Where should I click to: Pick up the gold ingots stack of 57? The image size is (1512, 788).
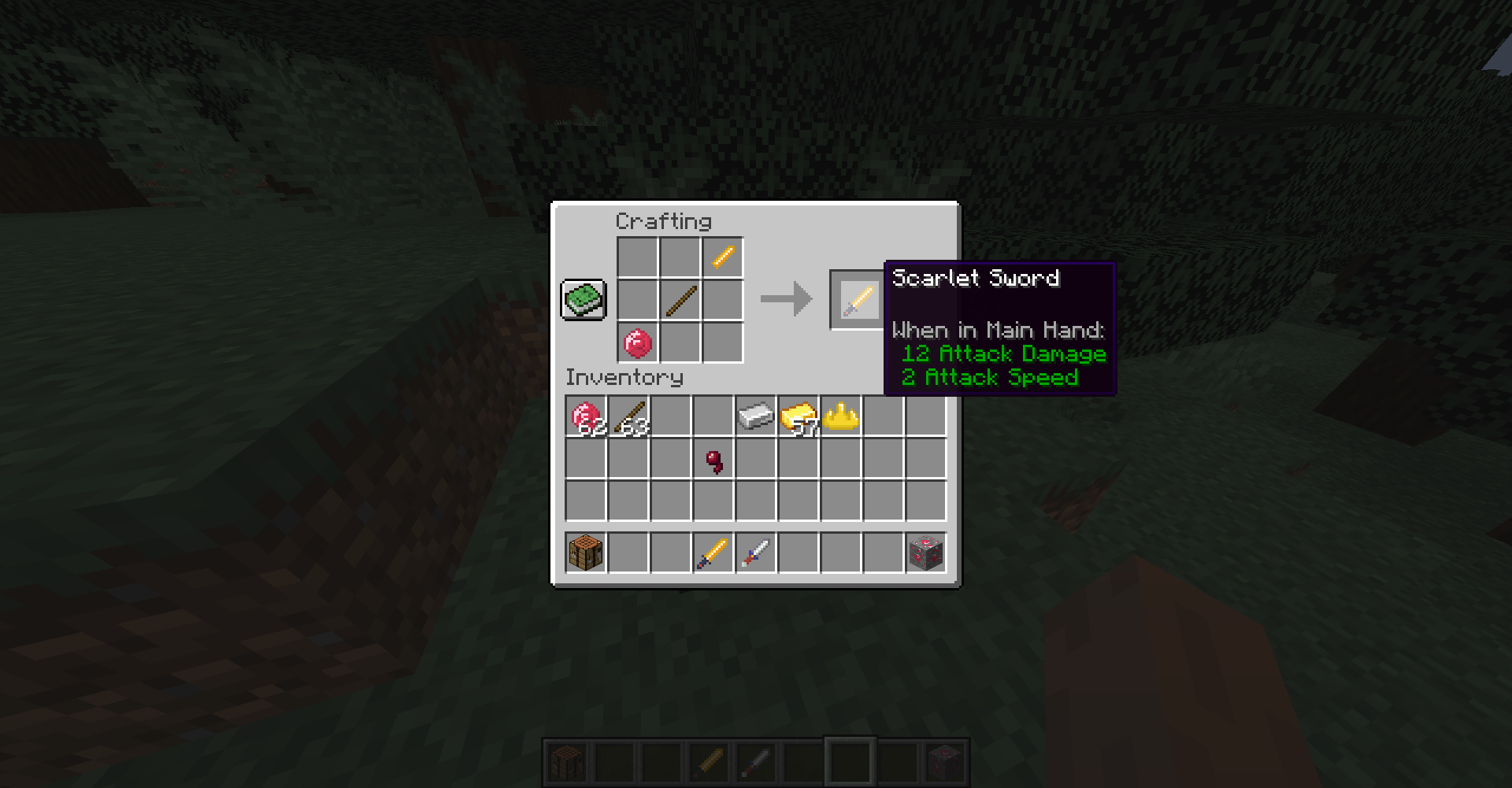point(798,417)
